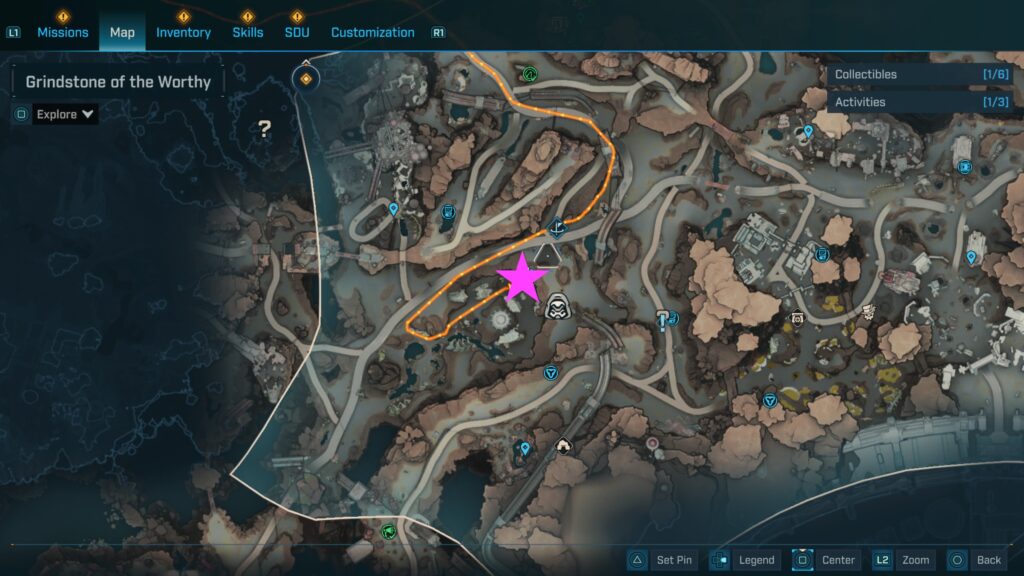
Task: Select the question mark map marker
Action: pyautogui.click(x=265, y=128)
